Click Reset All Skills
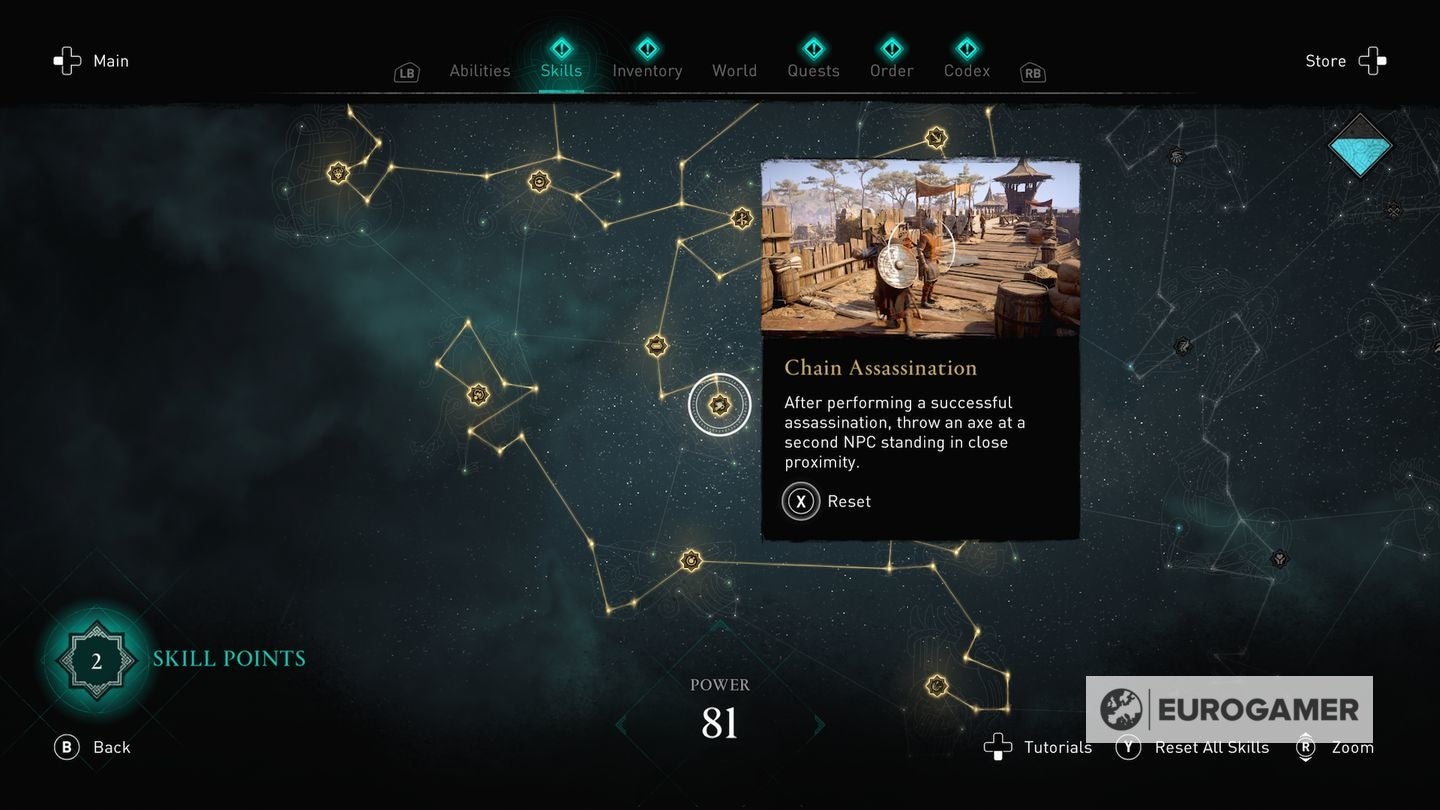The width and height of the screenshot is (1440, 810). [1193, 747]
